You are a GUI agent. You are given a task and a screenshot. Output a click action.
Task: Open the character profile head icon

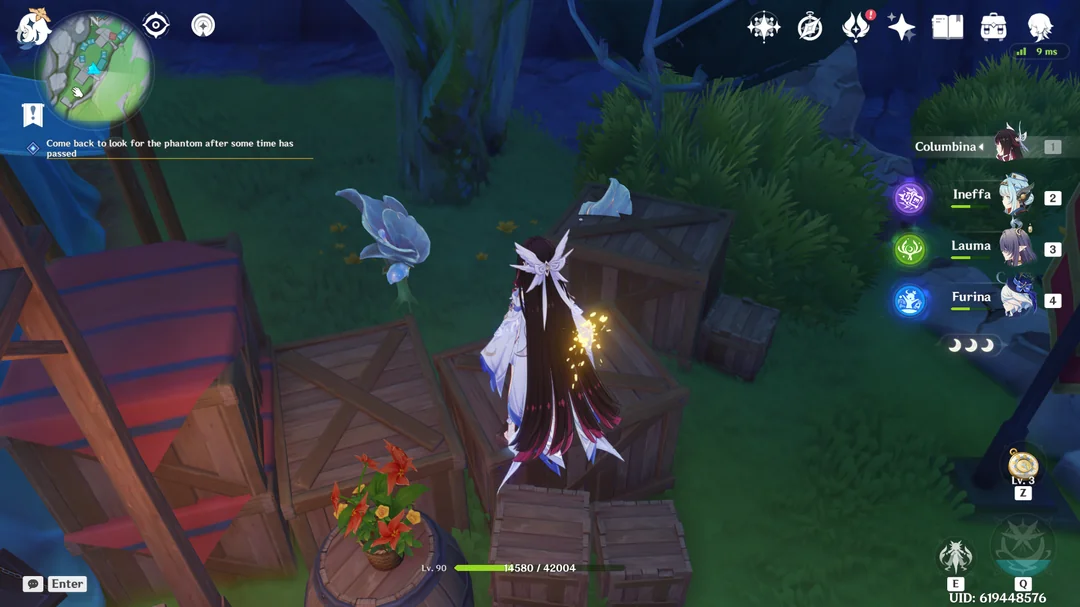click(x=1040, y=27)
